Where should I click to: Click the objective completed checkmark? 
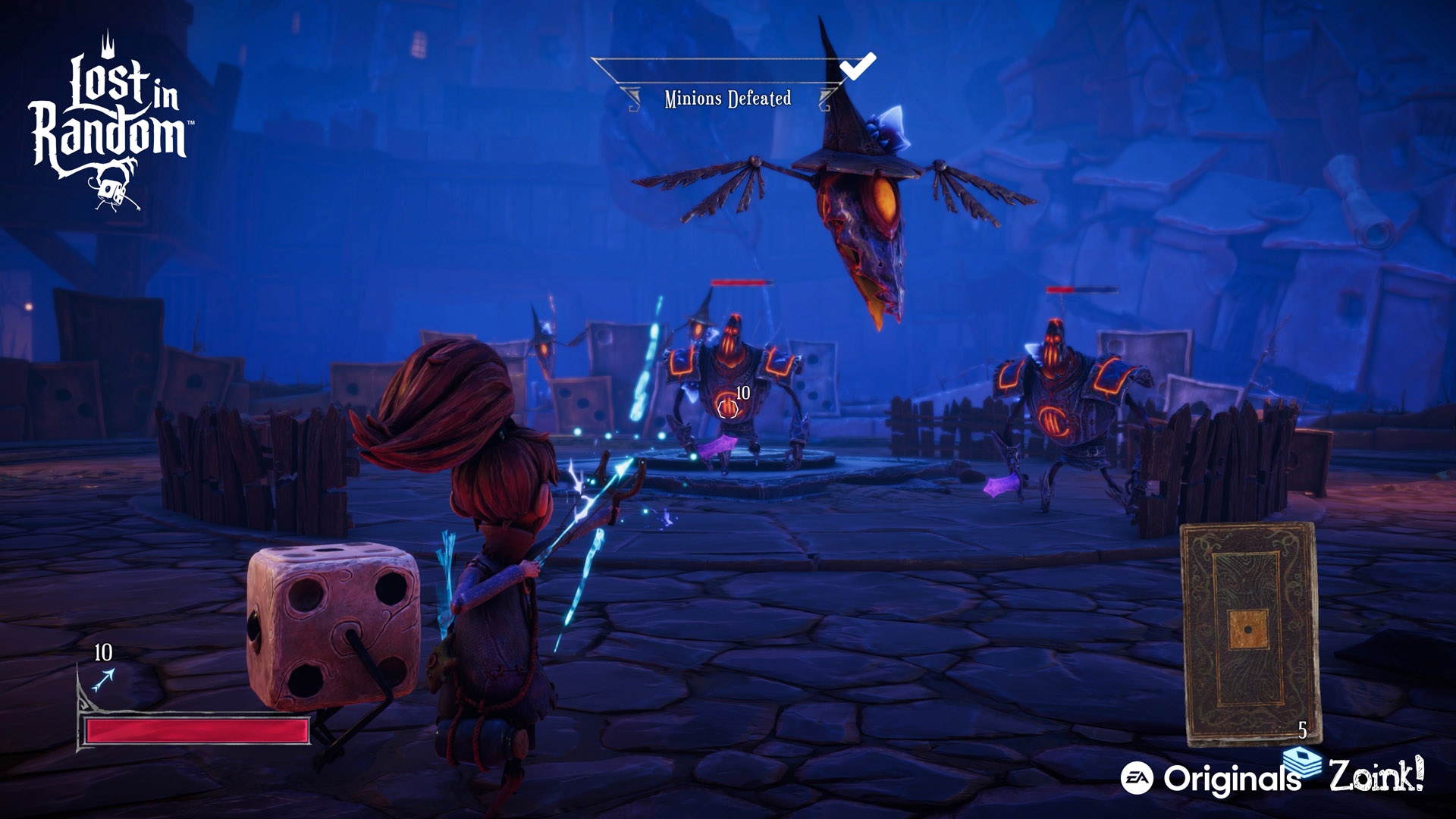(x=858, y=67)
